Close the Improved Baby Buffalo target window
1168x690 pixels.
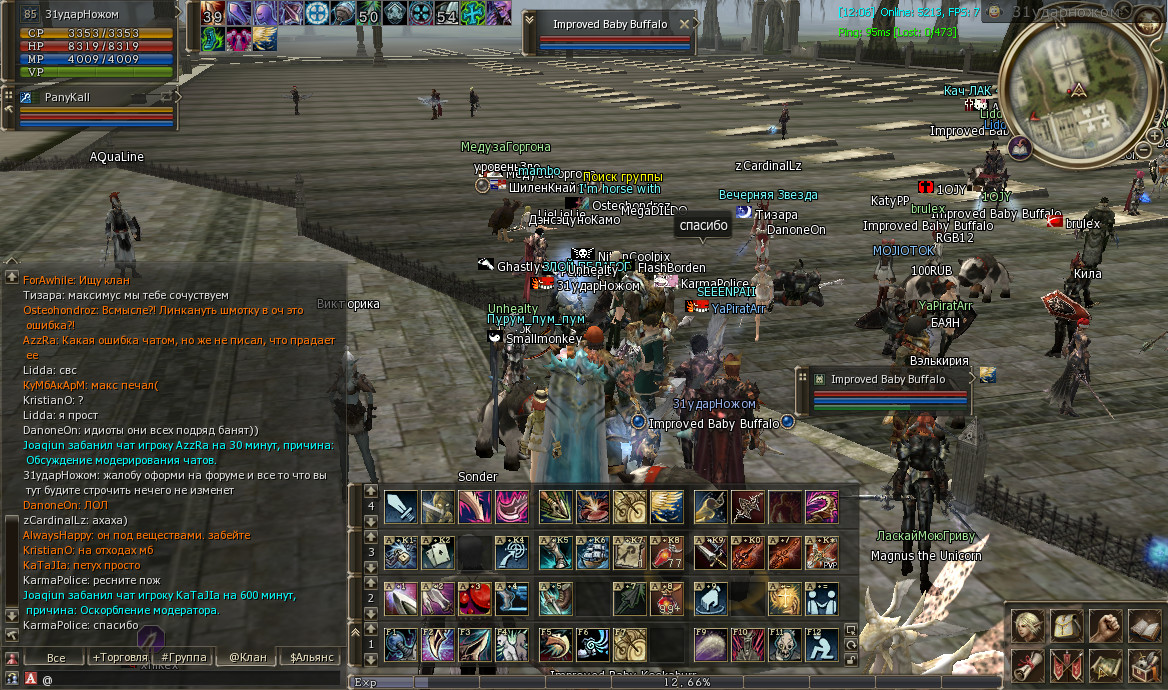pos(685,24)
